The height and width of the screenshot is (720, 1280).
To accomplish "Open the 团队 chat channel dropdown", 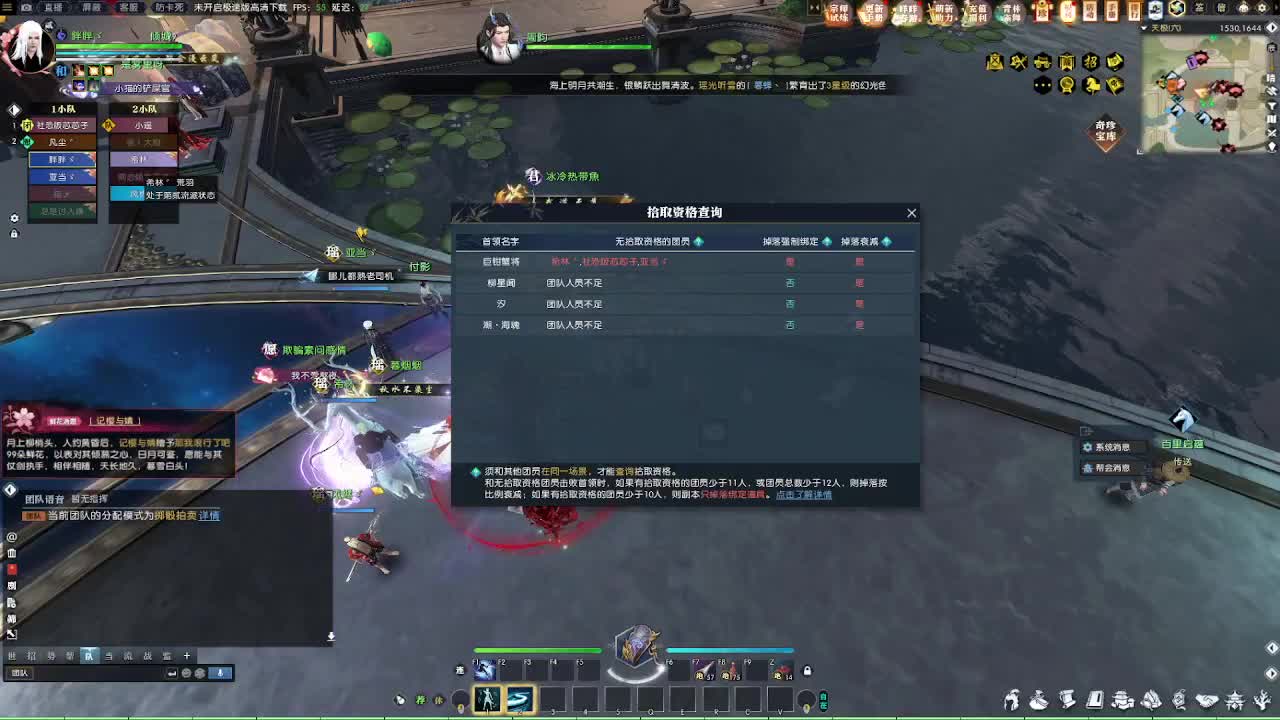I will tap(22, 673).
